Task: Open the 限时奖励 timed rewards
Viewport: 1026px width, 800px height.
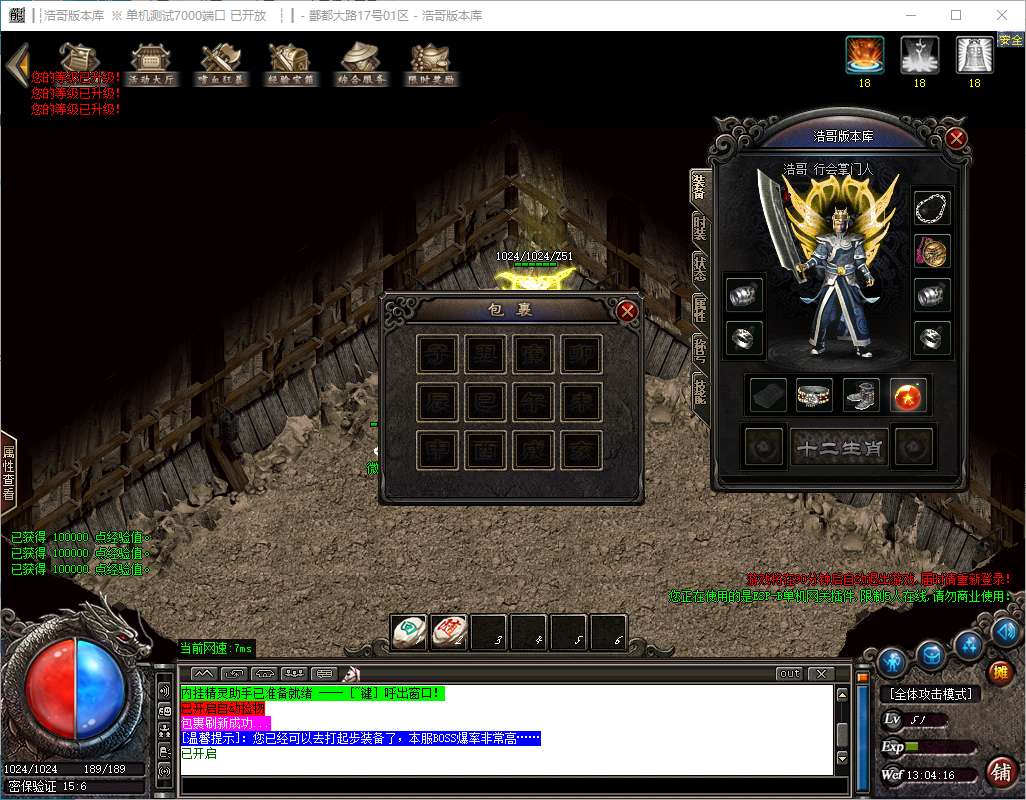Action: point(432,64)
